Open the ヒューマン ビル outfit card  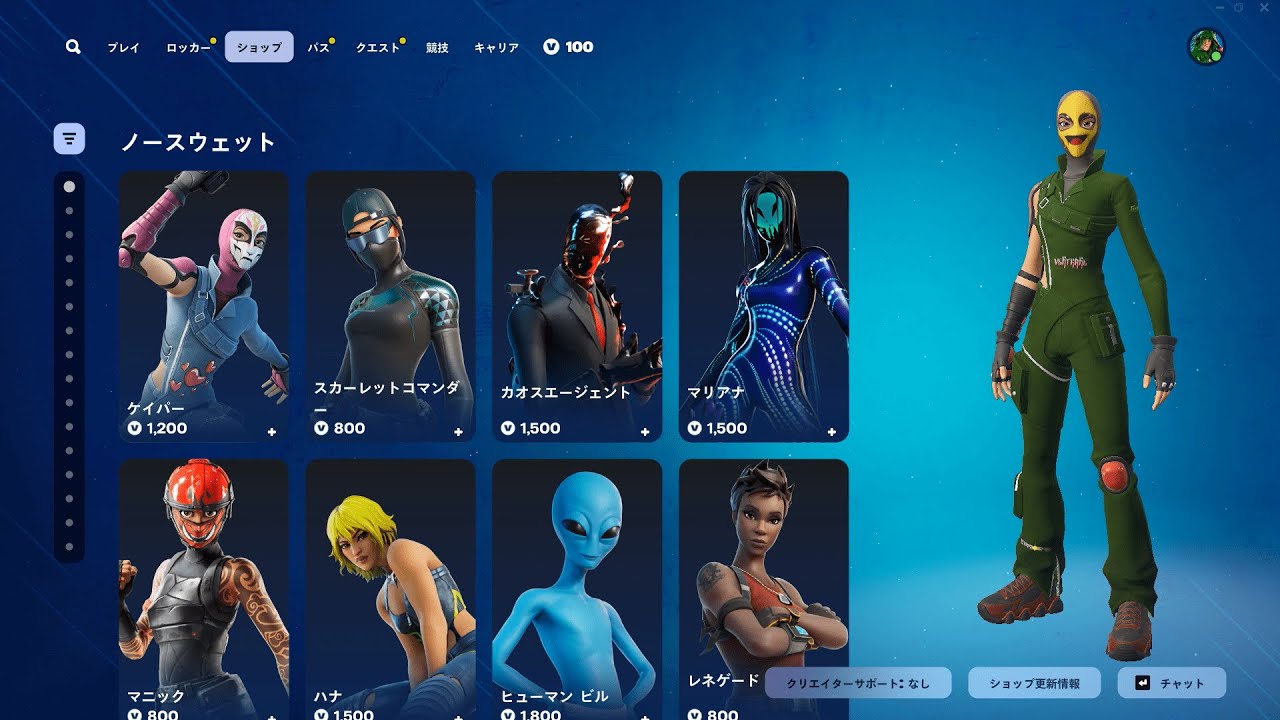click(577, 590)
